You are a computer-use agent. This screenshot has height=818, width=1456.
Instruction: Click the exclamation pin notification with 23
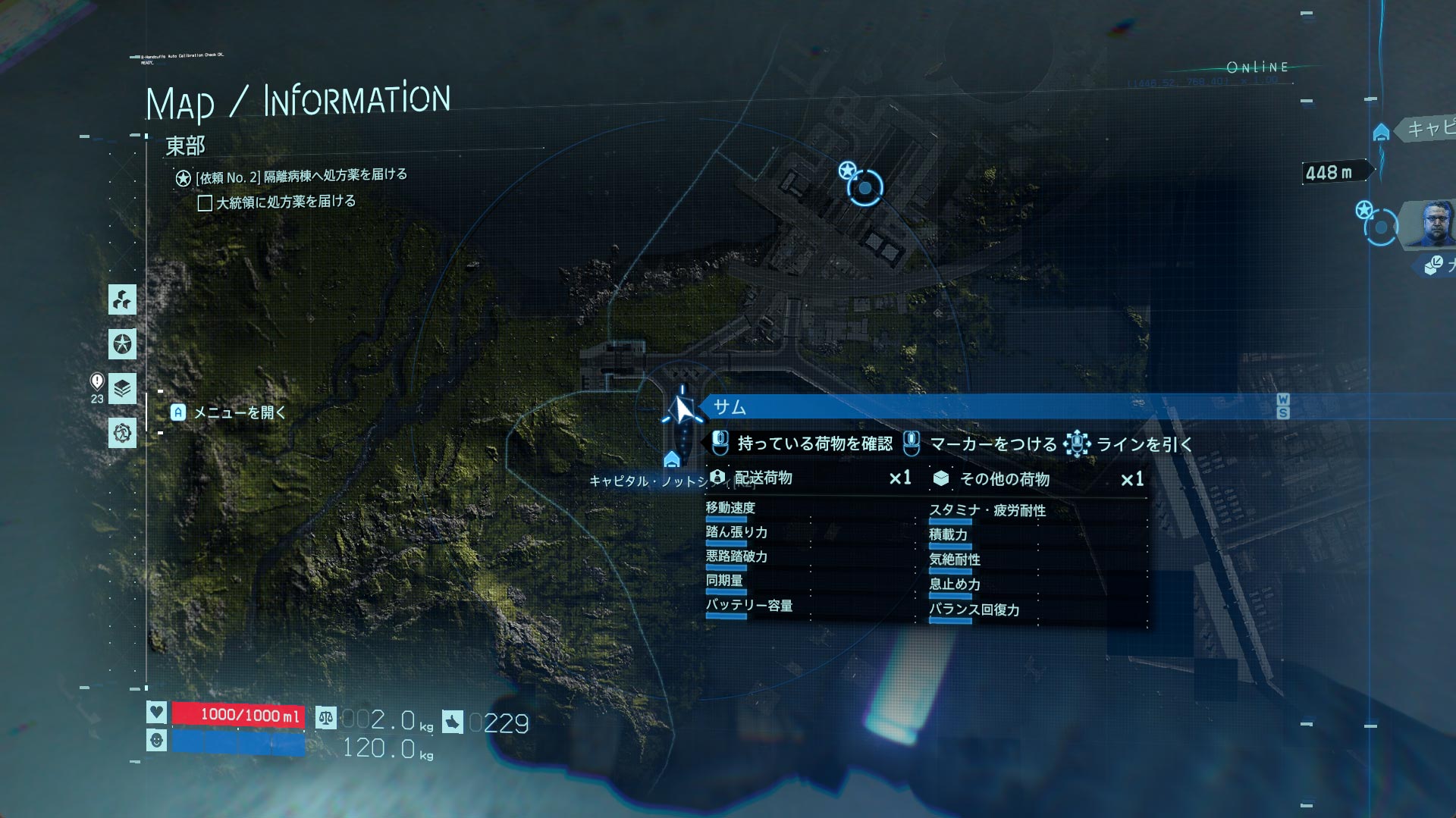(x=97, y=387)
